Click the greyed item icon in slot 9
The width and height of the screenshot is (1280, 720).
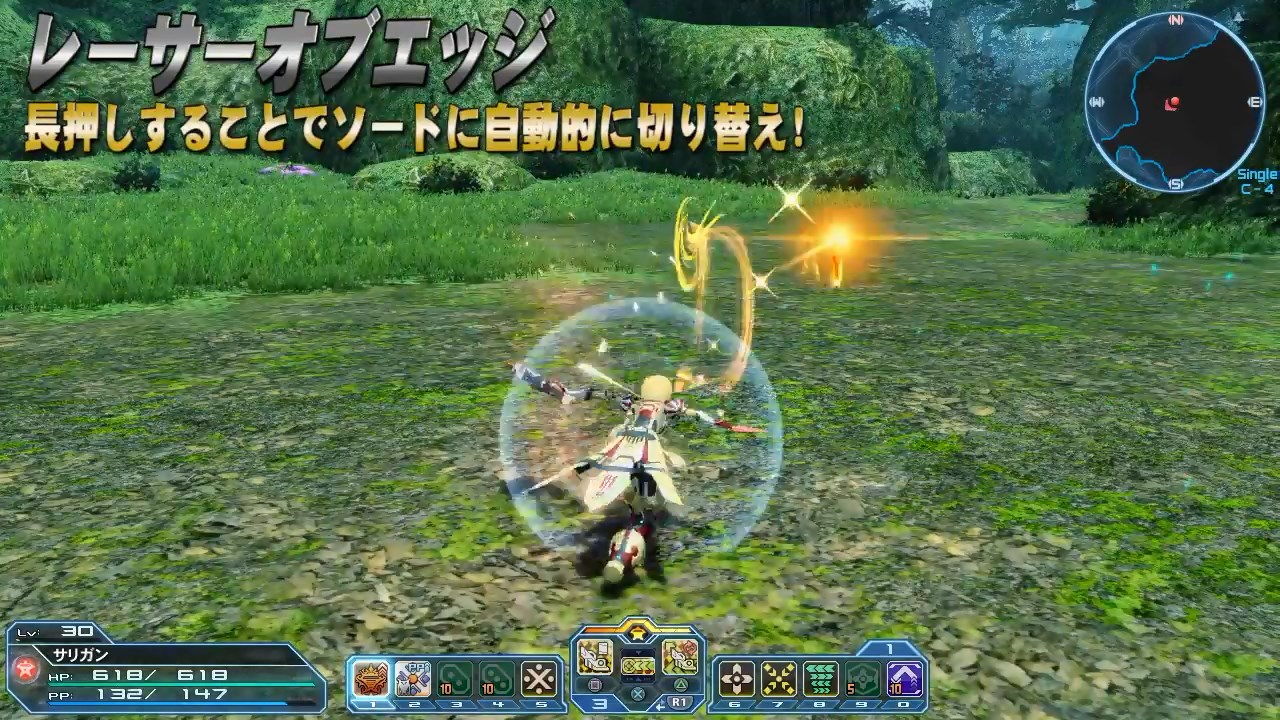point(861,676)
